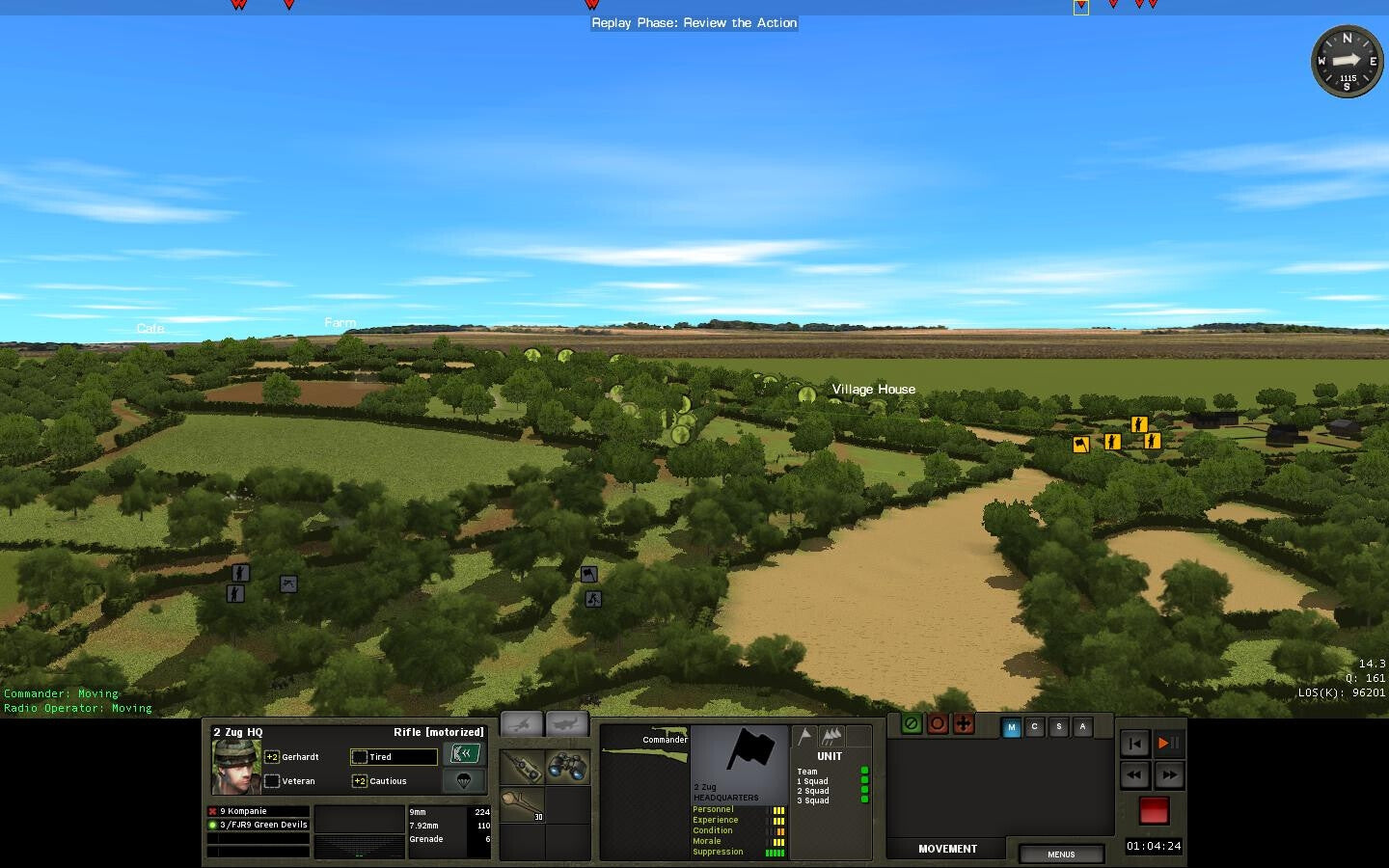
Task: Switch to the C commands tab
Action: tap(1035, 727)
